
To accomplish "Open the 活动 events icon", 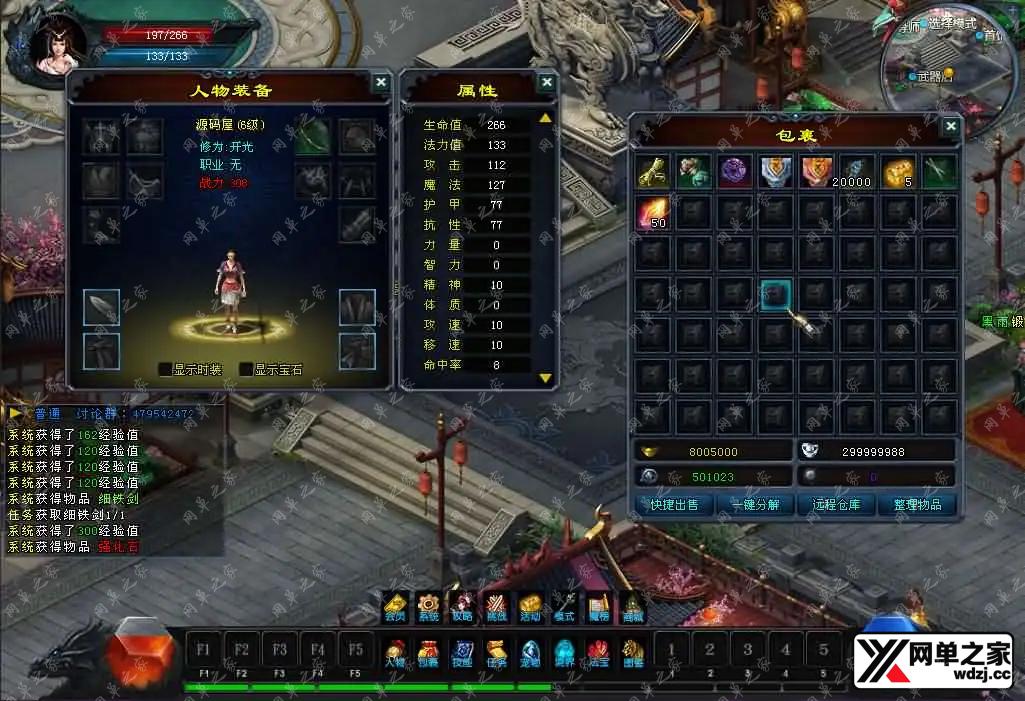I will pos(530,606).
